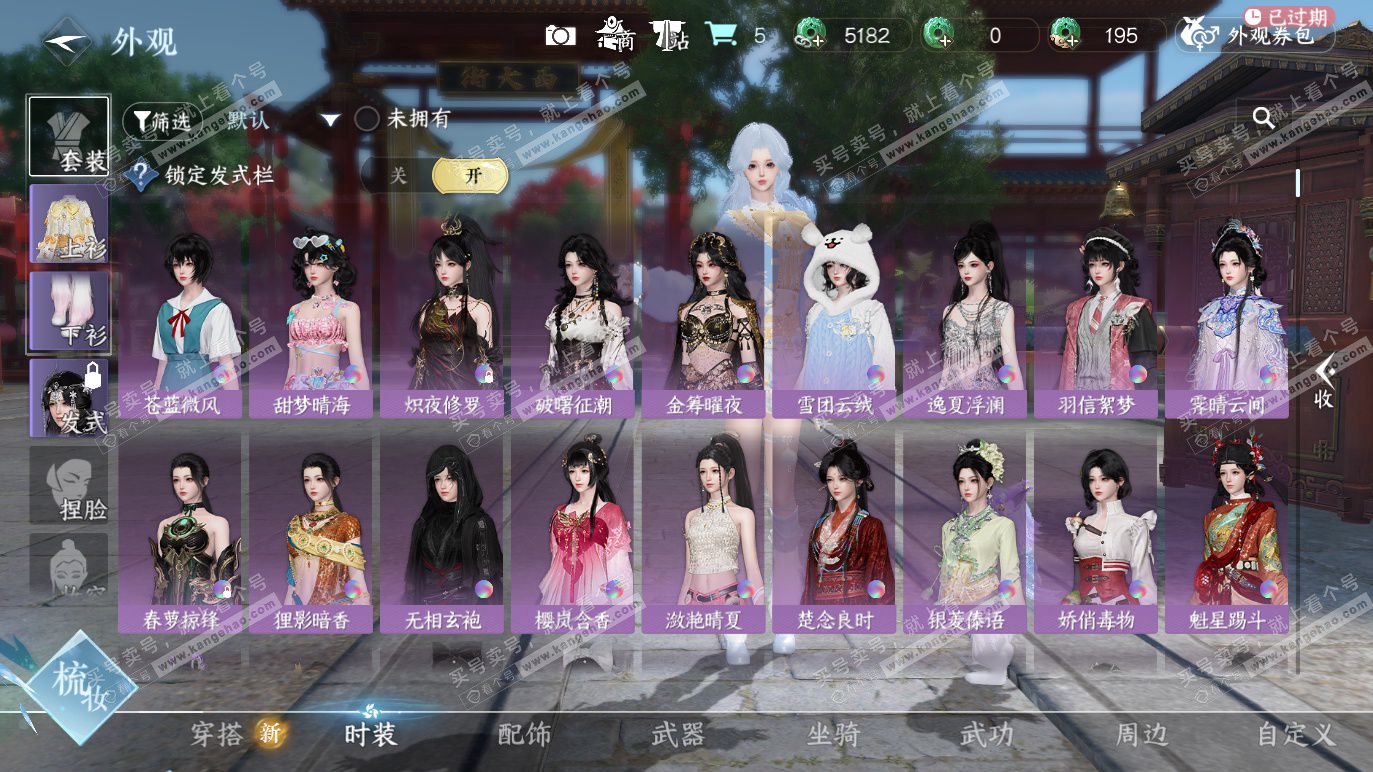Screen dimensions: 1373x772
Task: Open the 发式 hairstyle category
Action: (69, 398)
